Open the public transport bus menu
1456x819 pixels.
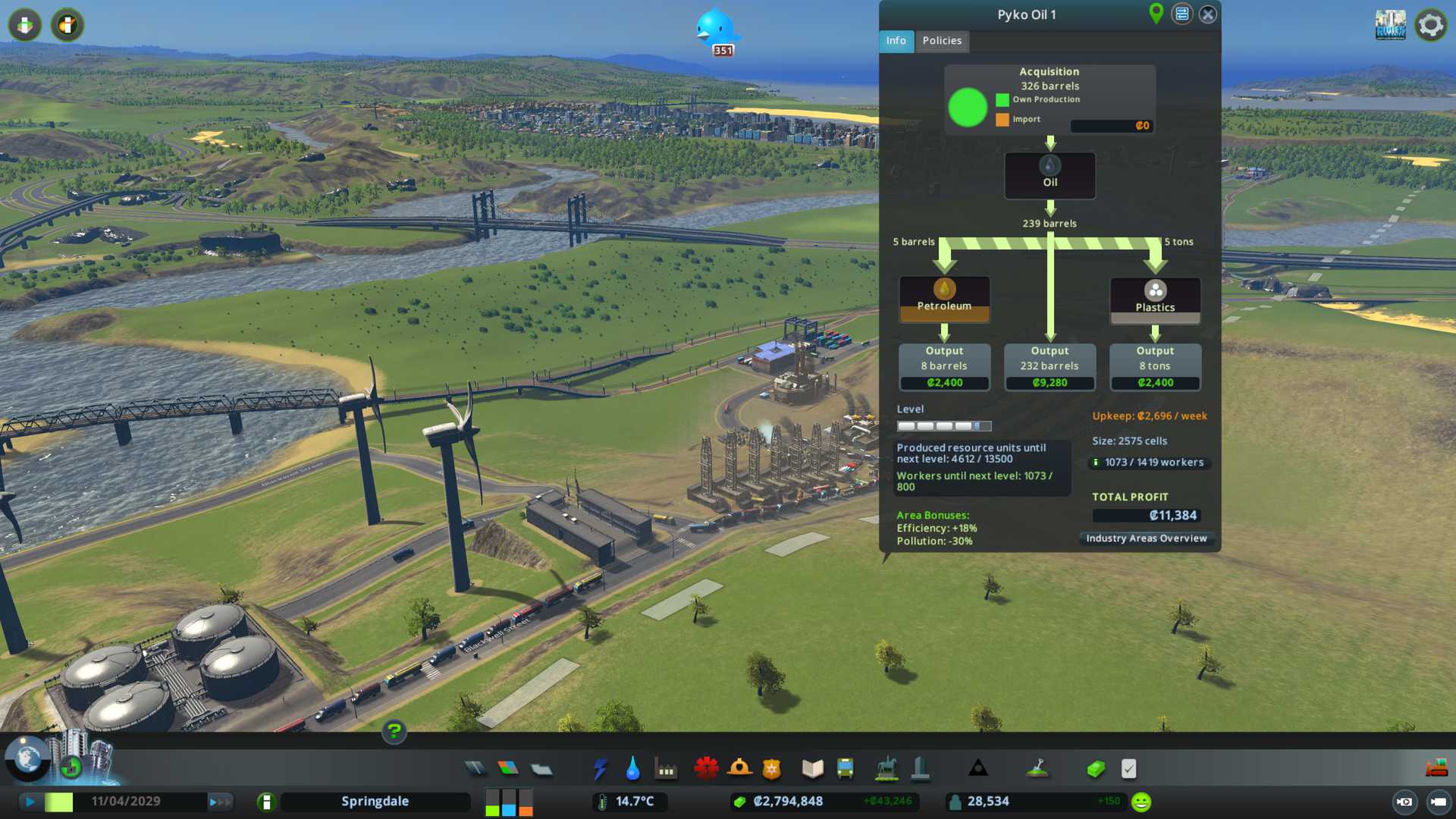click(x=846, y=769)
